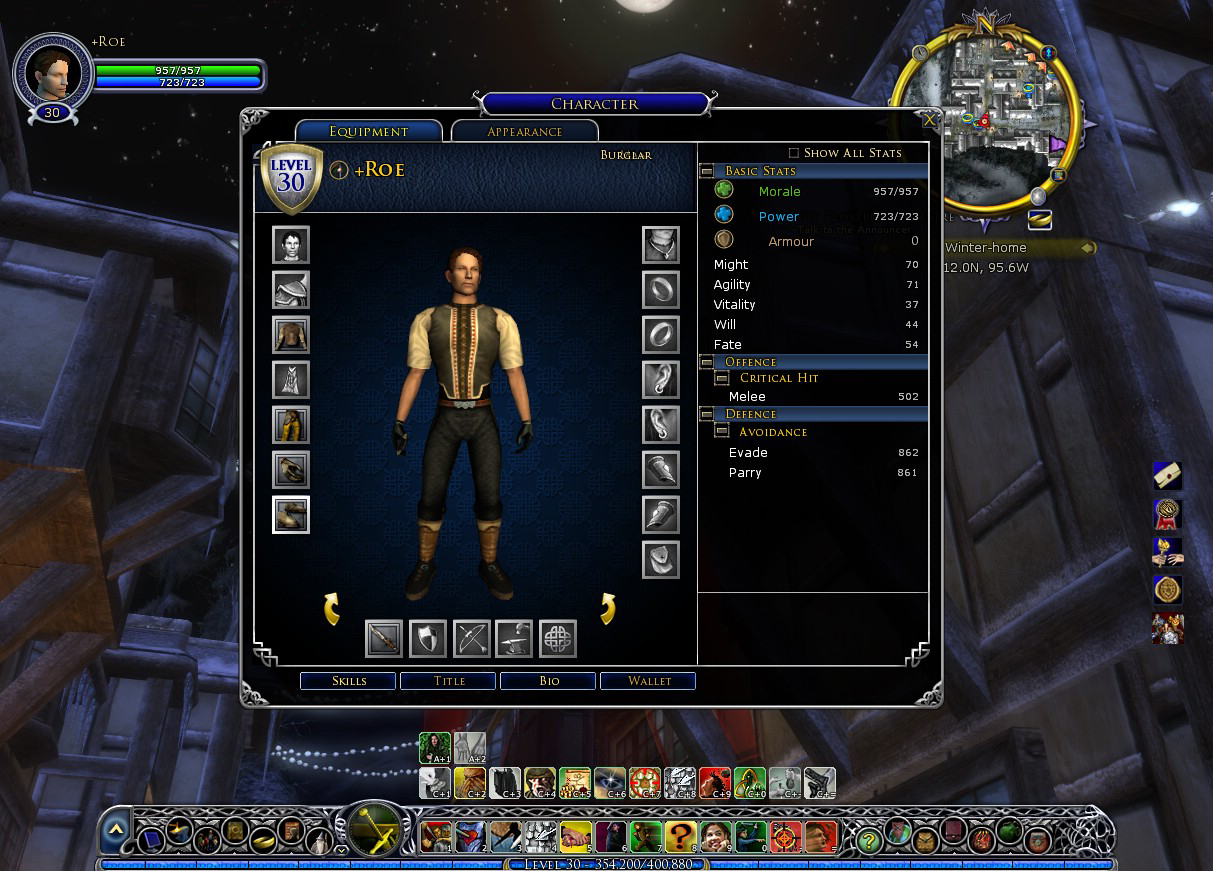The width and height of the screenshot is (1213, 871).
Task: Rotate character model with right arrow
Action: tap(607, 608)
